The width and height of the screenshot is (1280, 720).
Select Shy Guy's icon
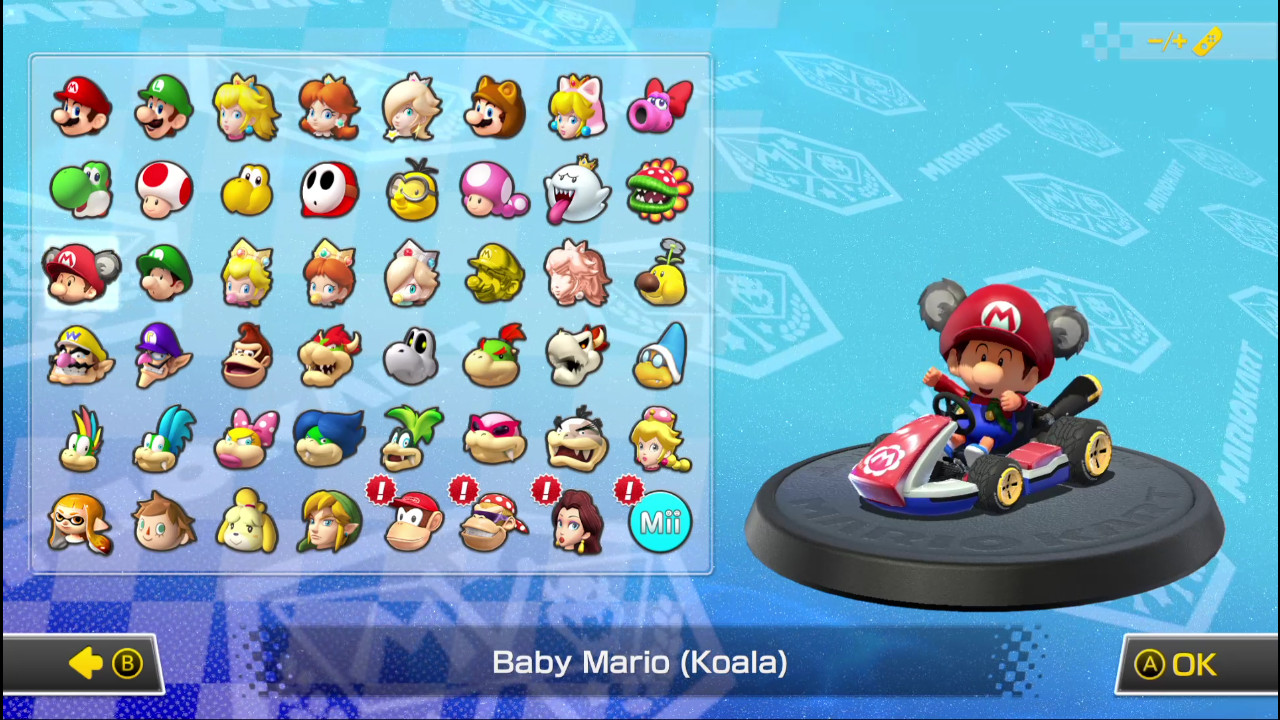point(329,190)
